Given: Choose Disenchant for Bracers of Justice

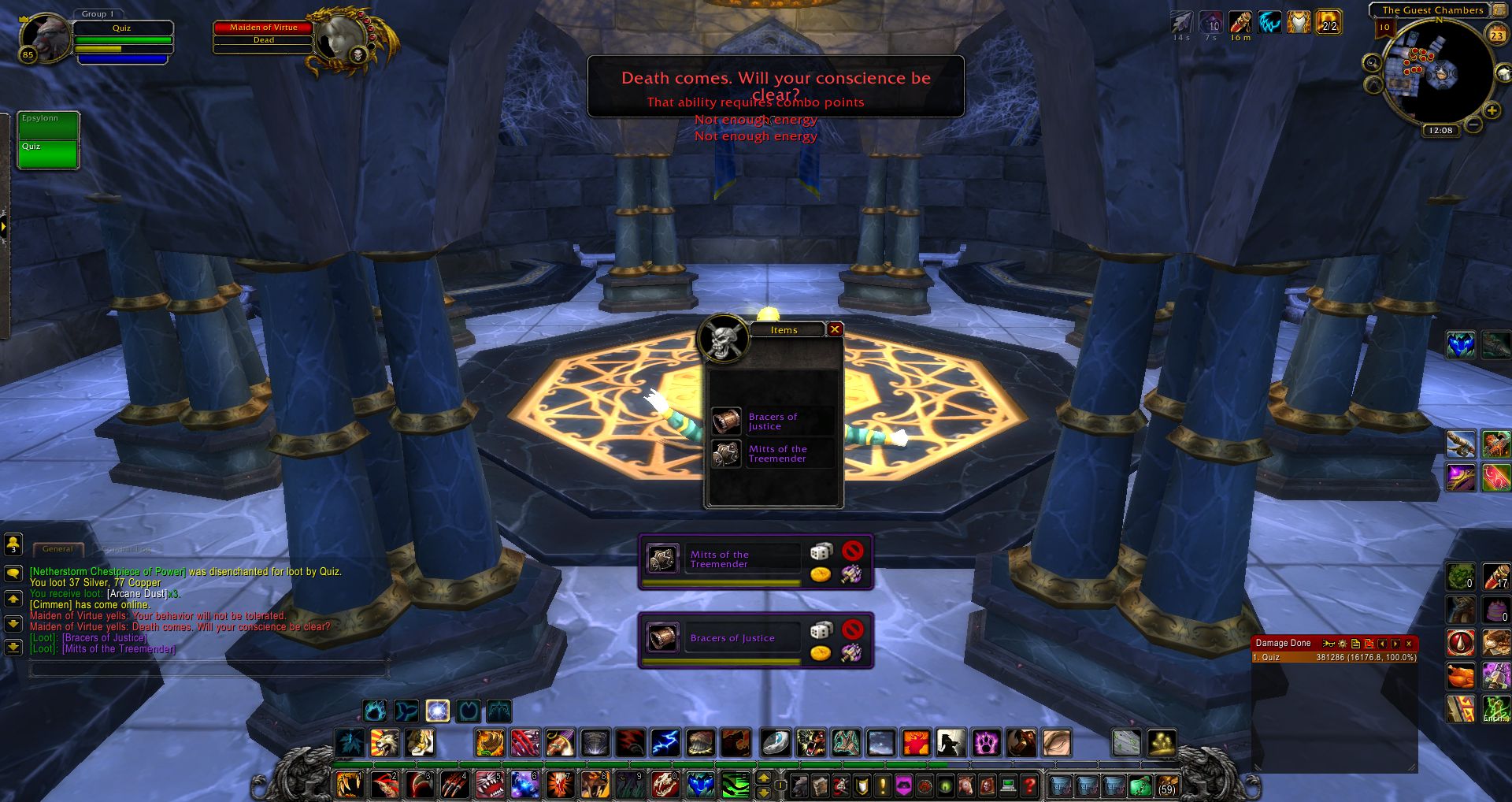Looking at the screenshot, I should coord(850,653).
